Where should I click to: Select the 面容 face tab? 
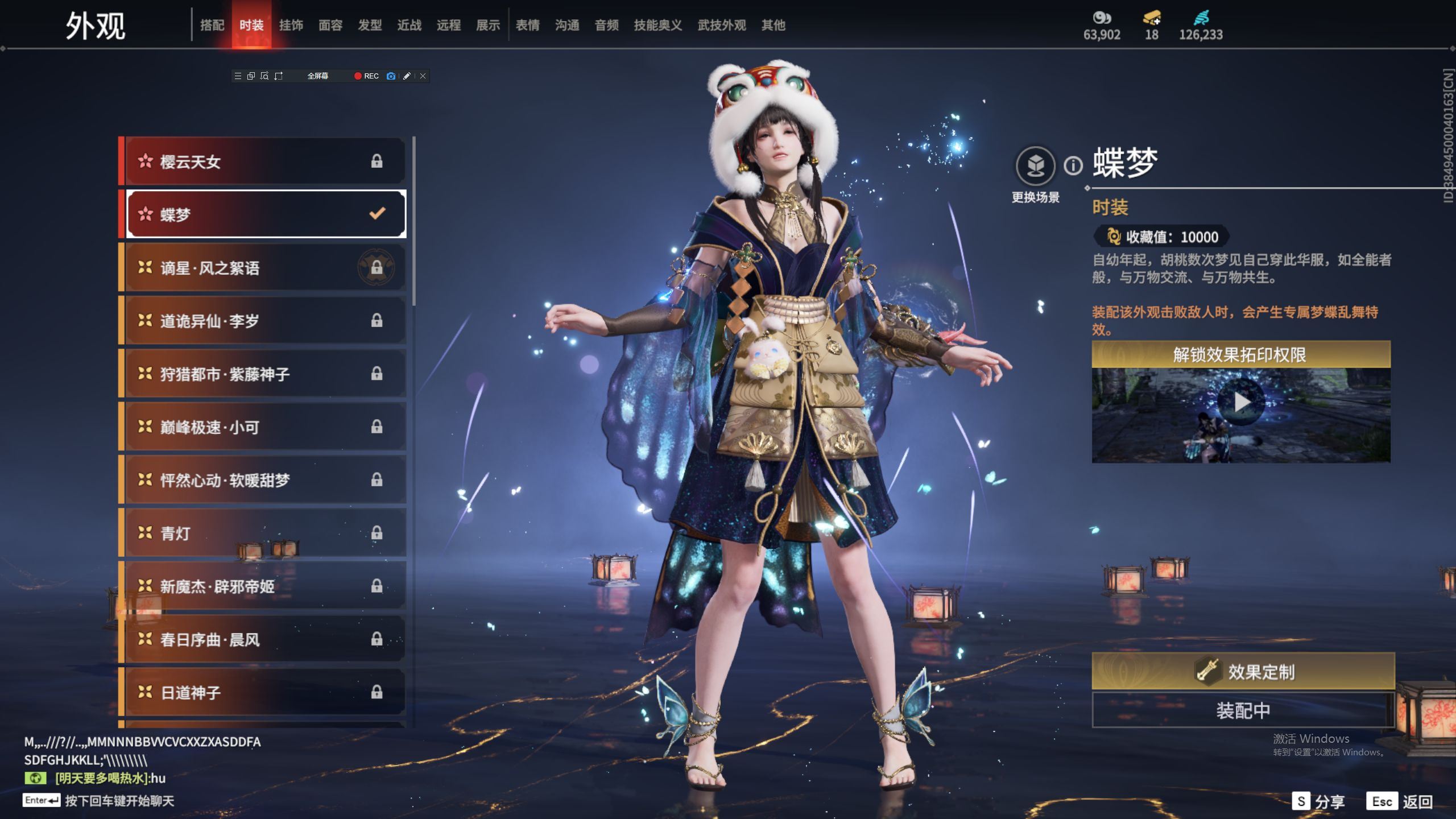(x=330, y=25)
